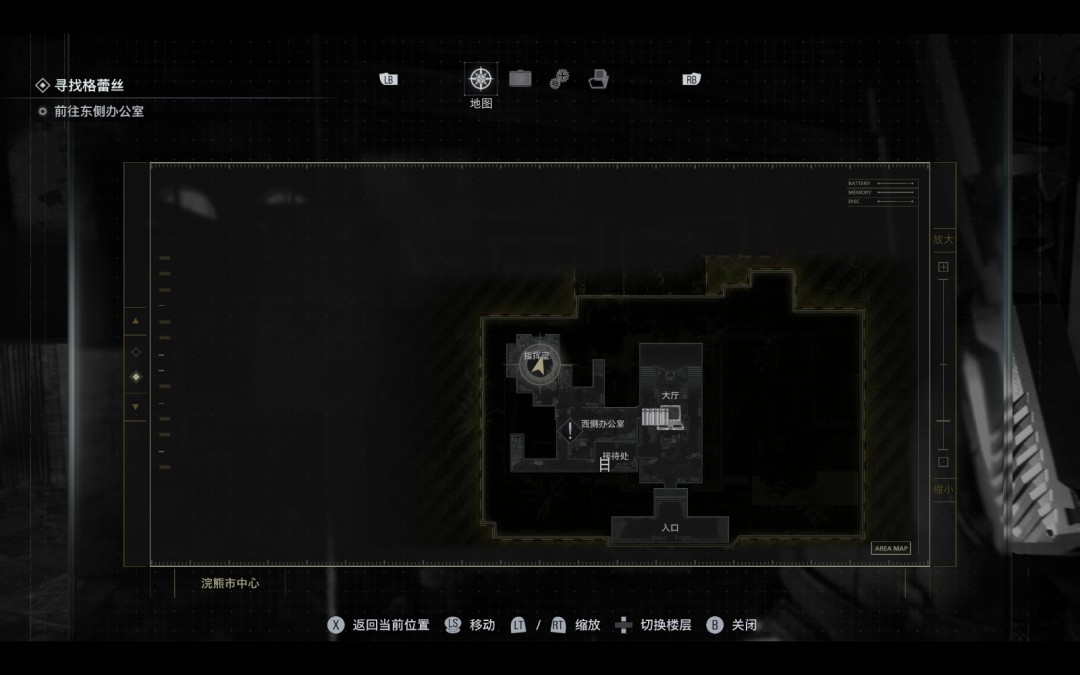Go up one floor with the up arrow
Screen dimensions: 1080x675
pyautogui.click(x=136, y=321)
